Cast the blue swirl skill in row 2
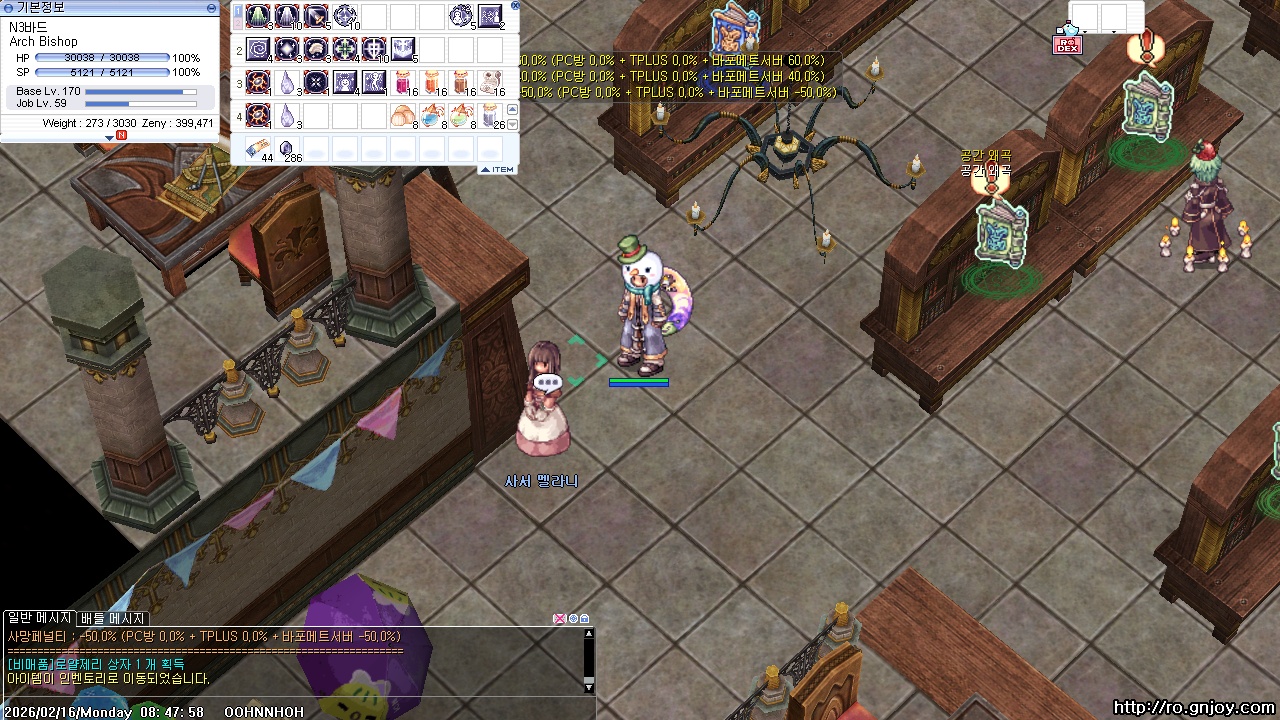This screenshot has width=1280, height=720. pyautogui.click(x=258, y=49)
